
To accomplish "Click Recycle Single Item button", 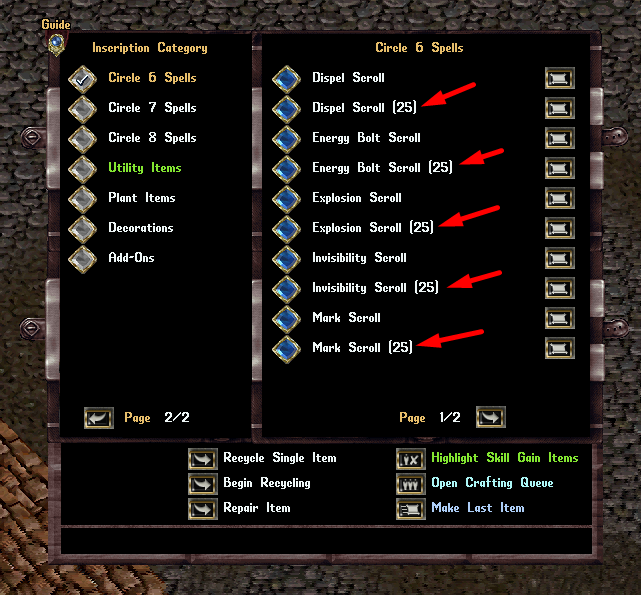I will click(203, 458).
